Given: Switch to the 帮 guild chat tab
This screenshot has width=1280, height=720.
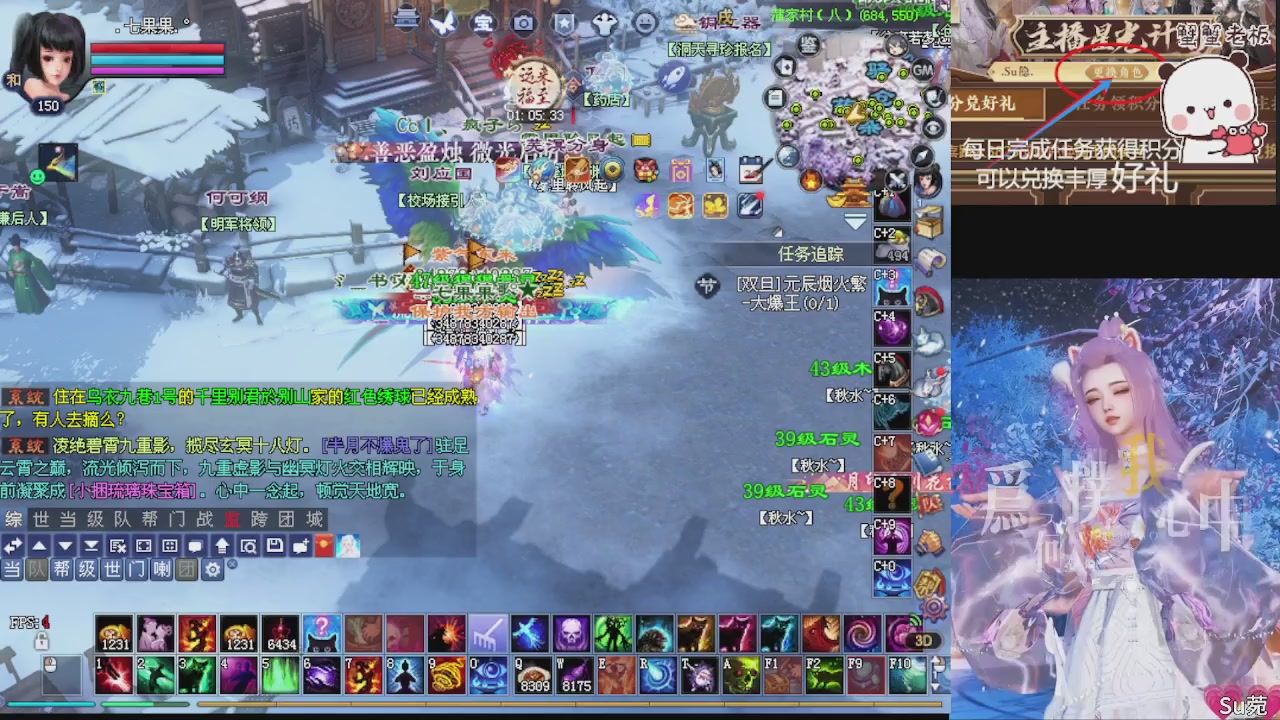Looking at the screenshot, I should 63,570.
